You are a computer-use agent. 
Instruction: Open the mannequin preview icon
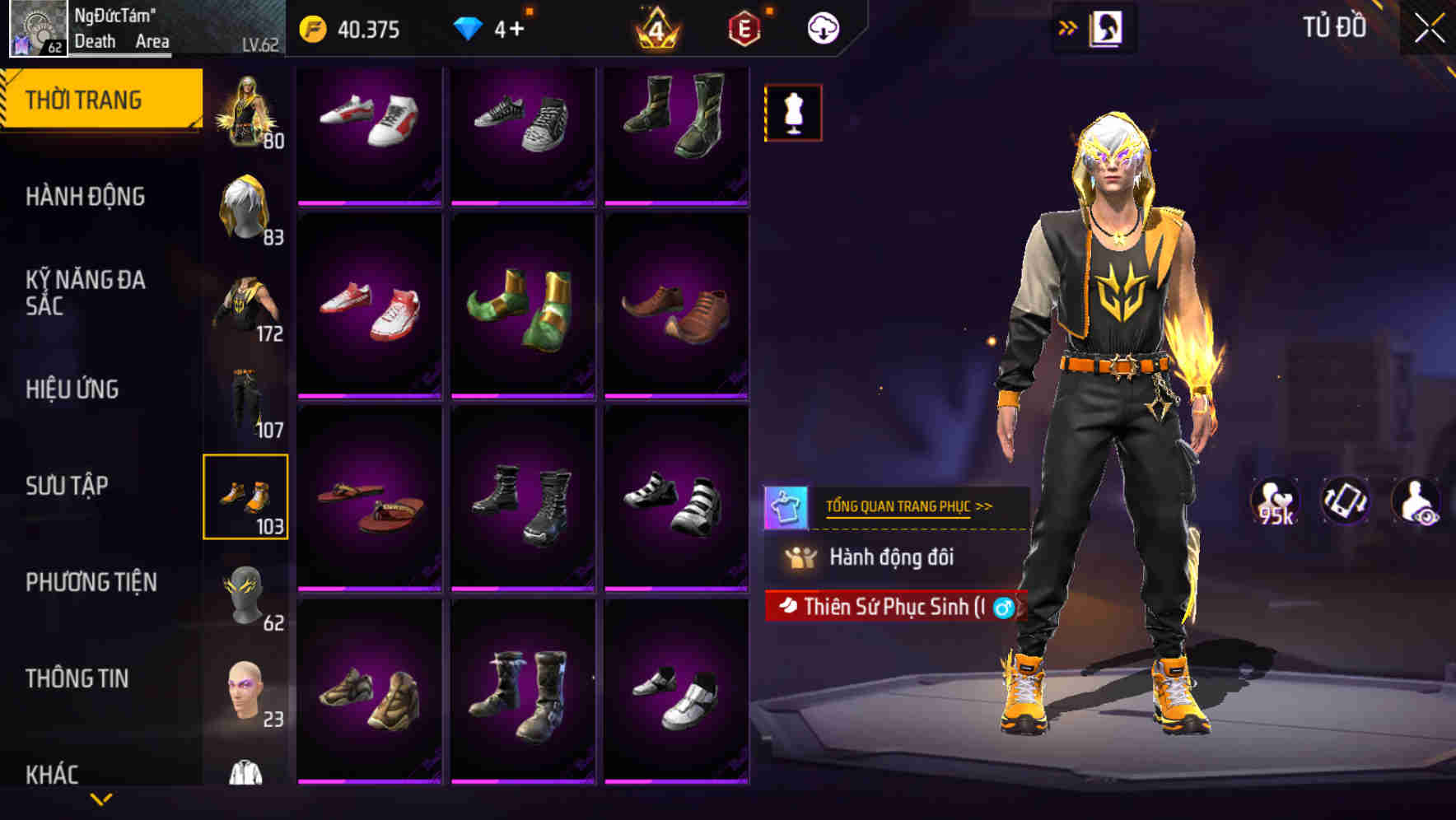[x=792, y=111]
